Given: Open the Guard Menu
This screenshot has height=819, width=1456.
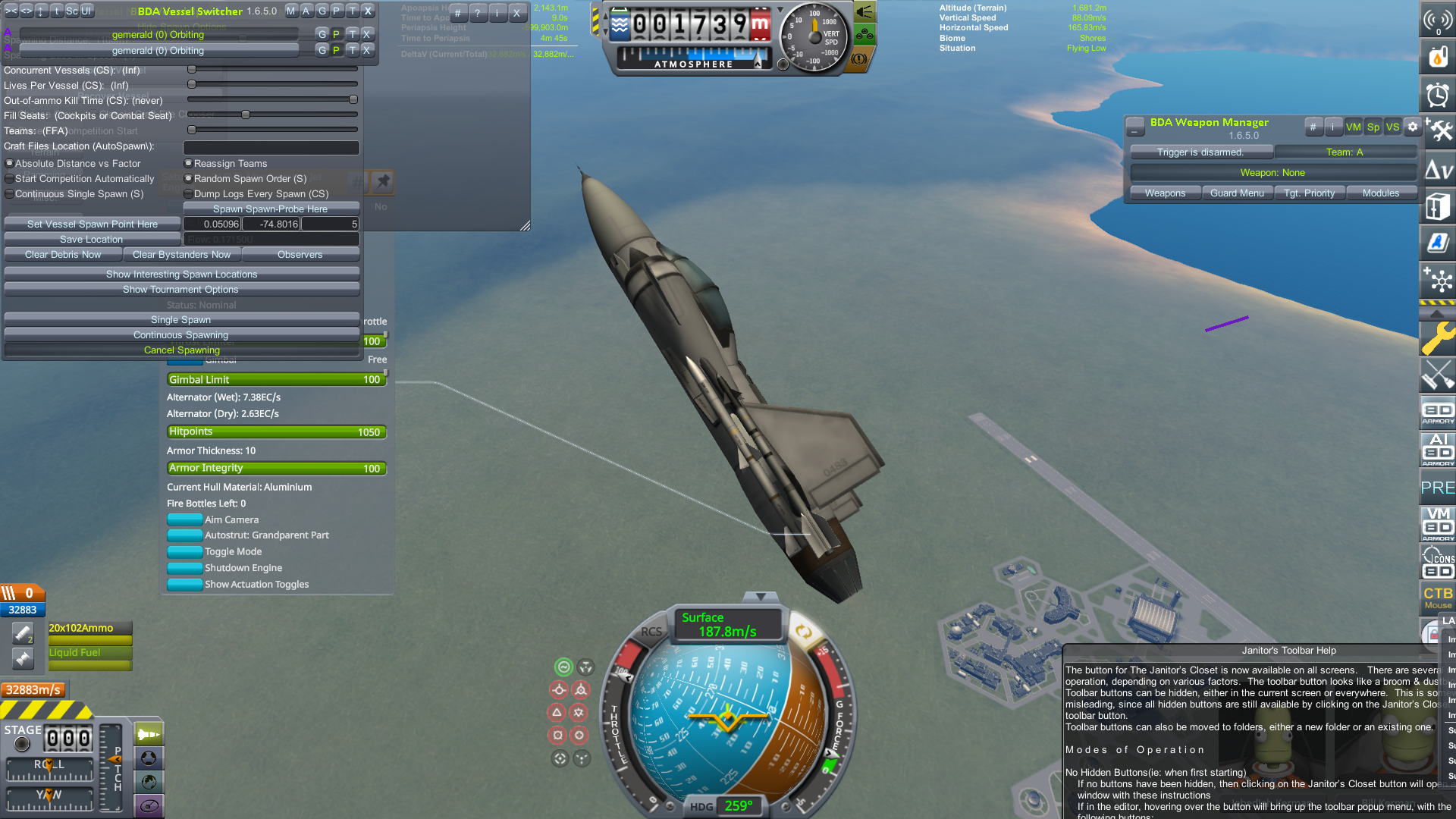Looking at the screenshot, I should pyautogui.click(x=1237, y=193).
